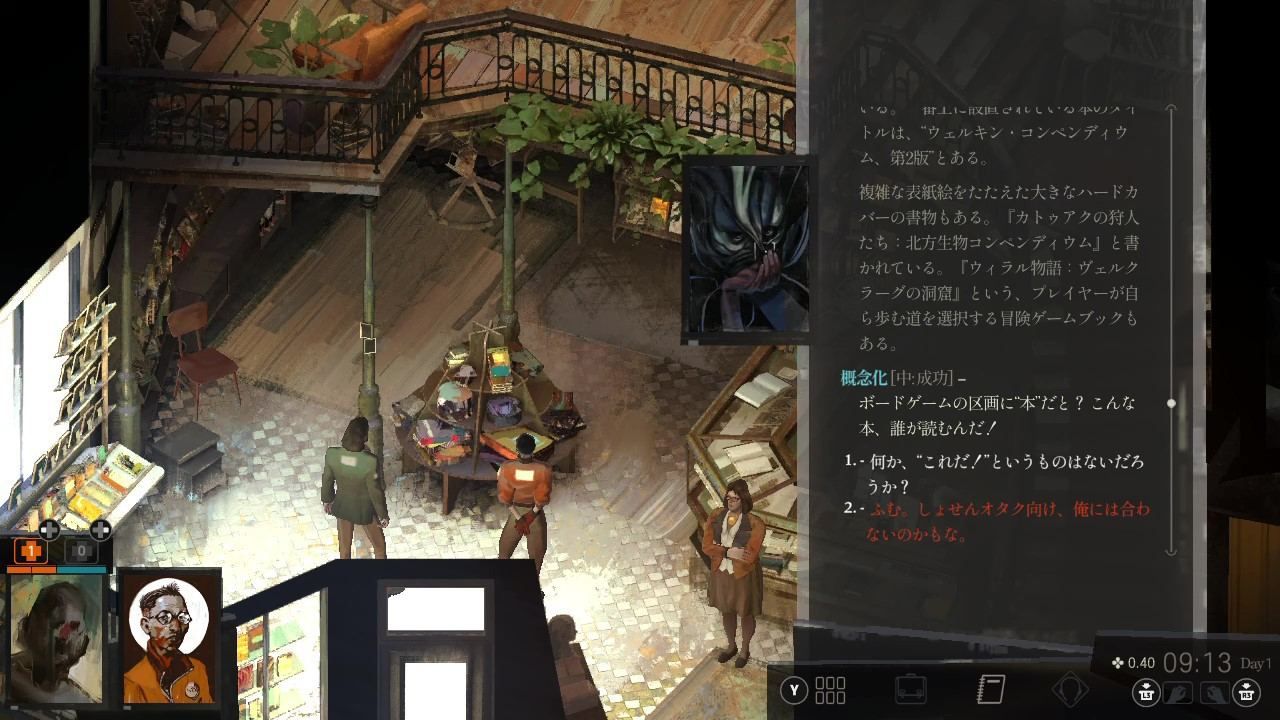Open the character sheet grid icon
The height and width of the screenshot is (720, 1280).
831,688
